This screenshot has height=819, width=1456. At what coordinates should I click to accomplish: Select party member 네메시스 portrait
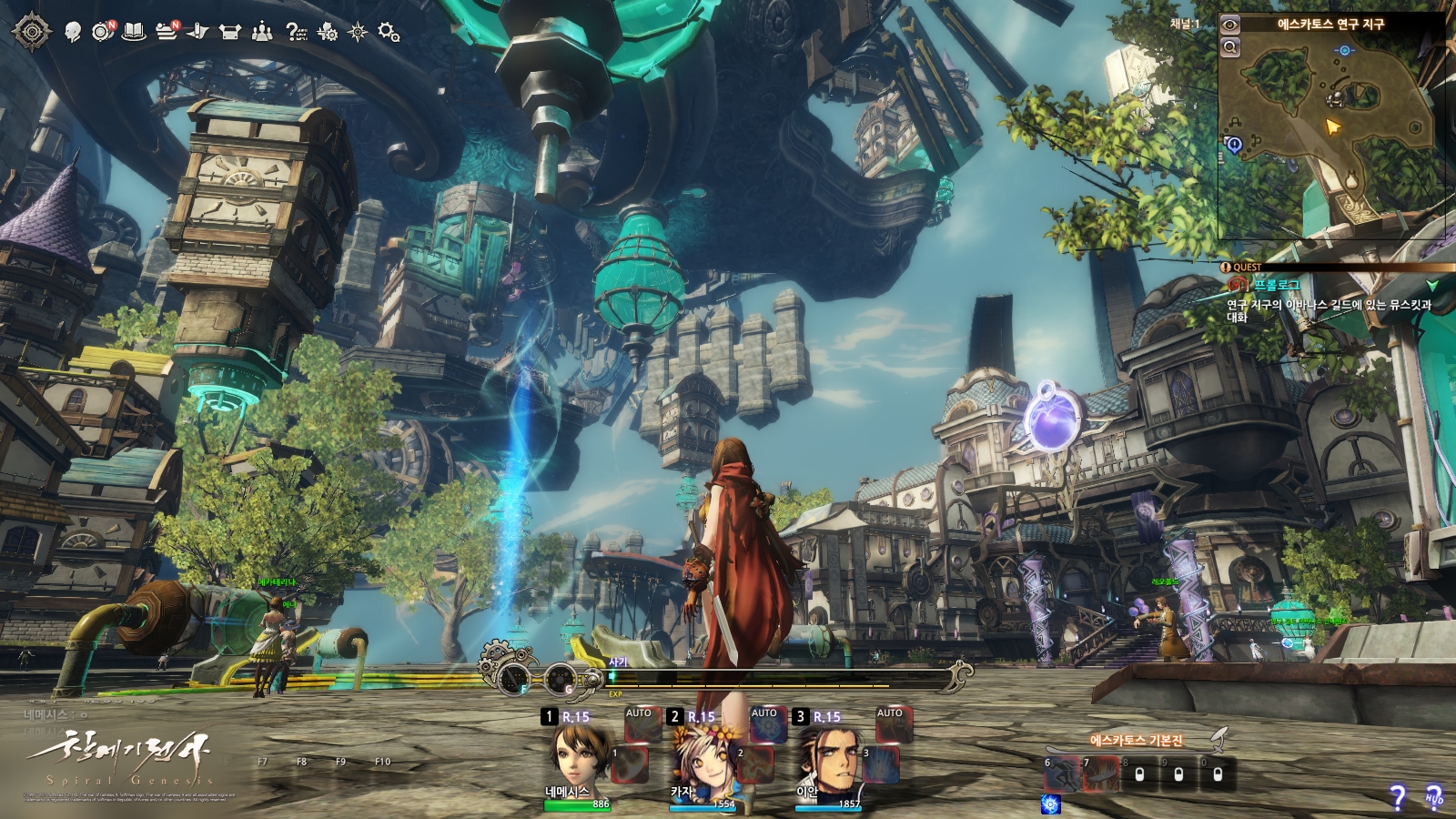coord(579,758)
